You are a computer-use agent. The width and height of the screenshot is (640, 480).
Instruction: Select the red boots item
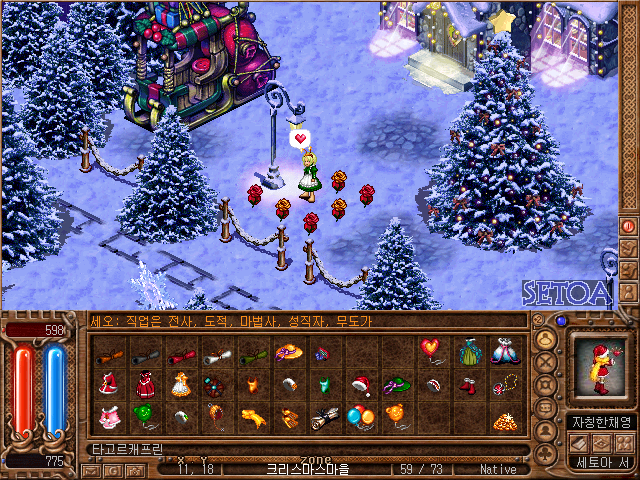(x=468, y=384)
